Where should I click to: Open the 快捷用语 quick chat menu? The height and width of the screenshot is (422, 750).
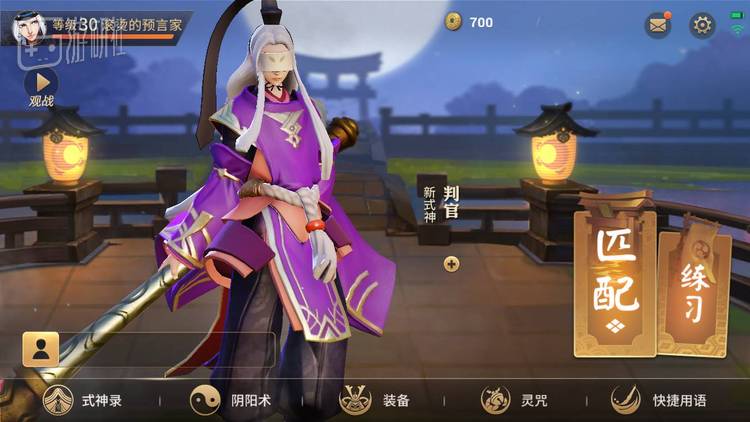coord(659,400)
